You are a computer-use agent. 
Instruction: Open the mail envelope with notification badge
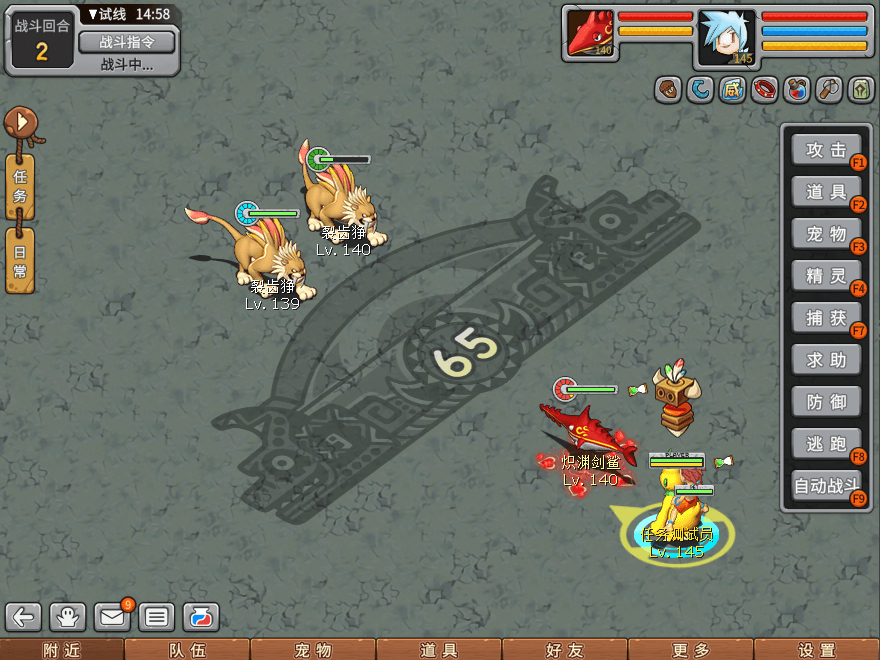(x=113, y=616)
